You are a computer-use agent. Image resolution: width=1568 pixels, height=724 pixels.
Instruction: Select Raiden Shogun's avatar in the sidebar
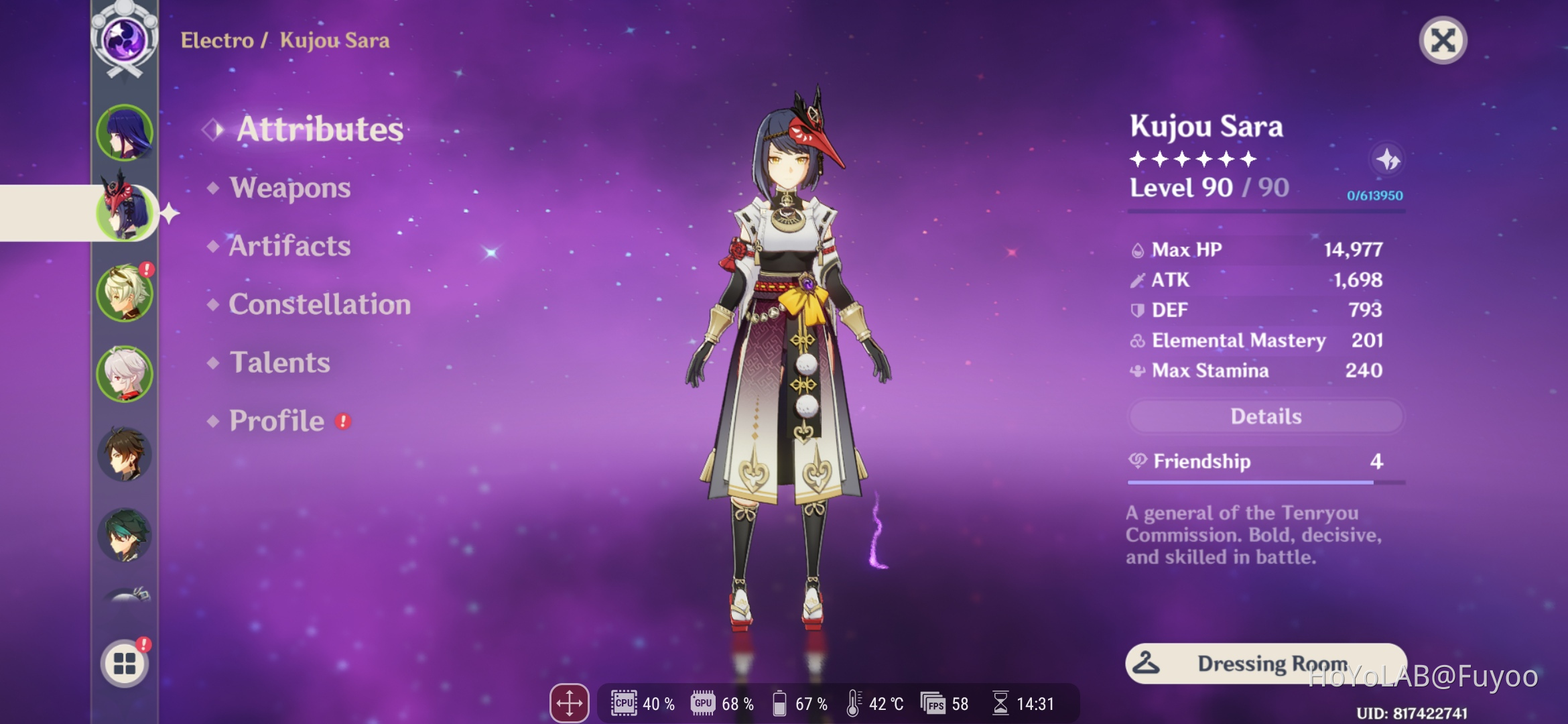pos(123,134)
